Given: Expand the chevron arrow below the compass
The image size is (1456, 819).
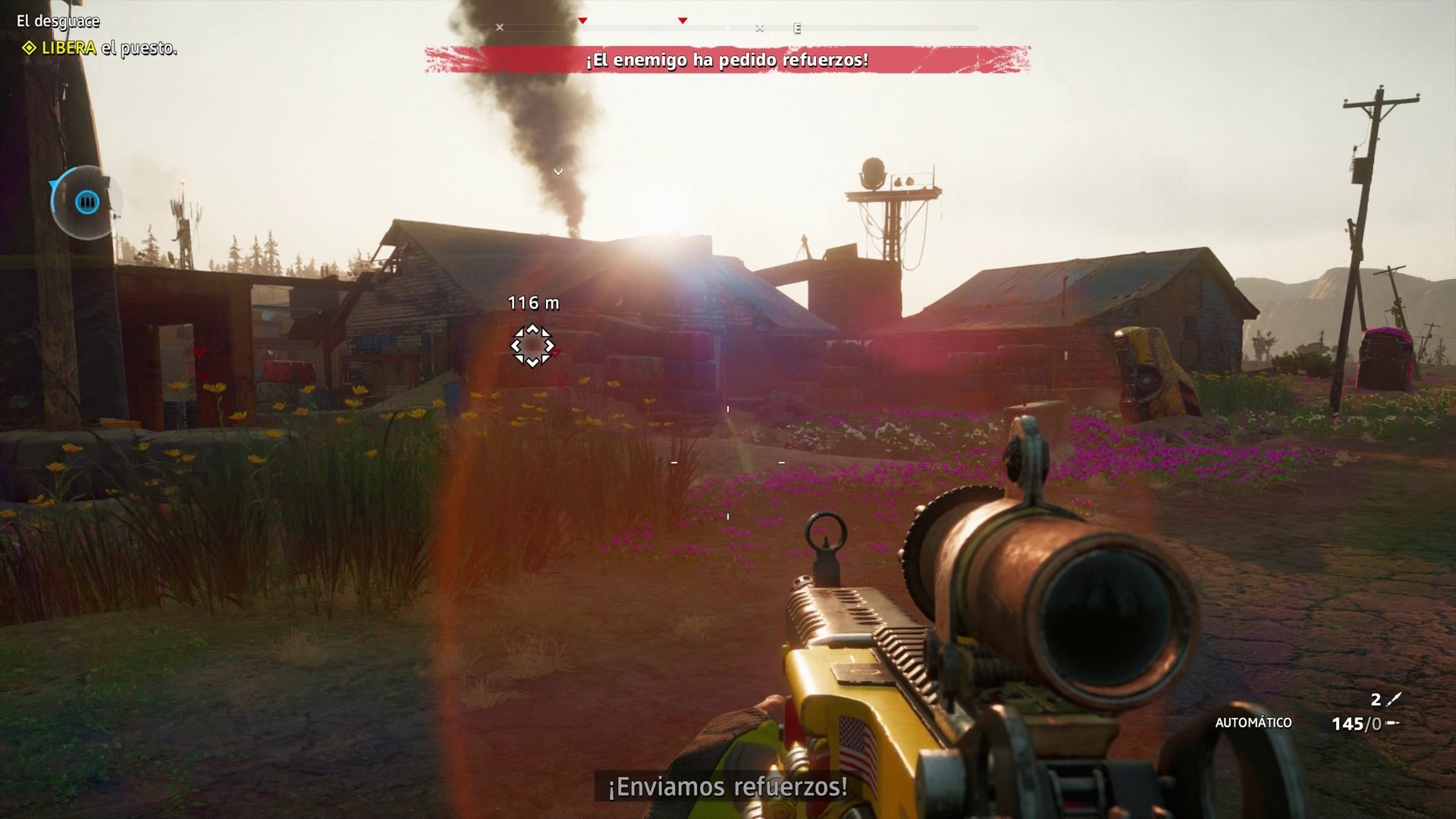Looking at the screenshot, I should click(560, 171).
